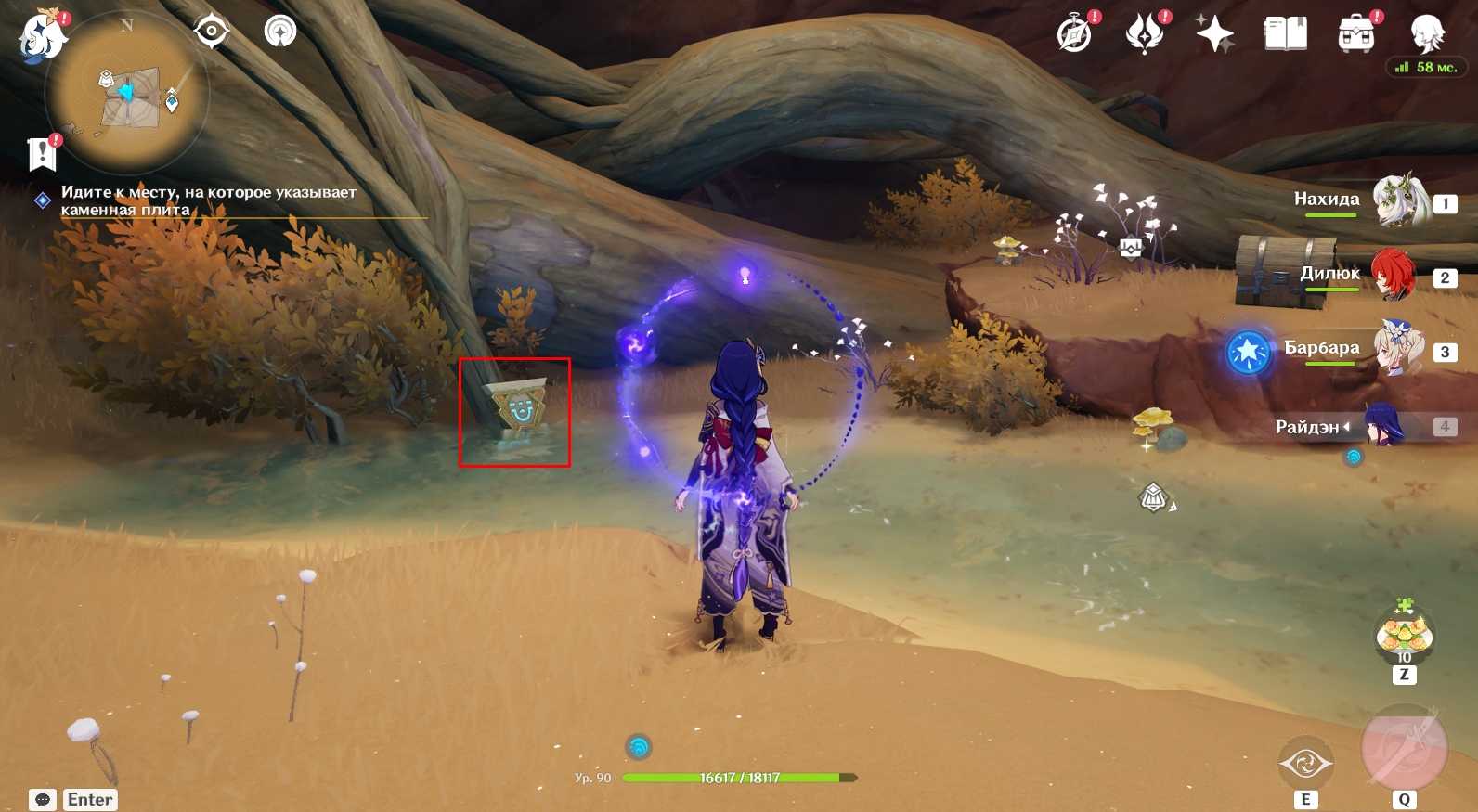Image resolution: width=1478 pixels, height=812 pixels.
Task: Select the tracked quest objective text
Action: 208,200
